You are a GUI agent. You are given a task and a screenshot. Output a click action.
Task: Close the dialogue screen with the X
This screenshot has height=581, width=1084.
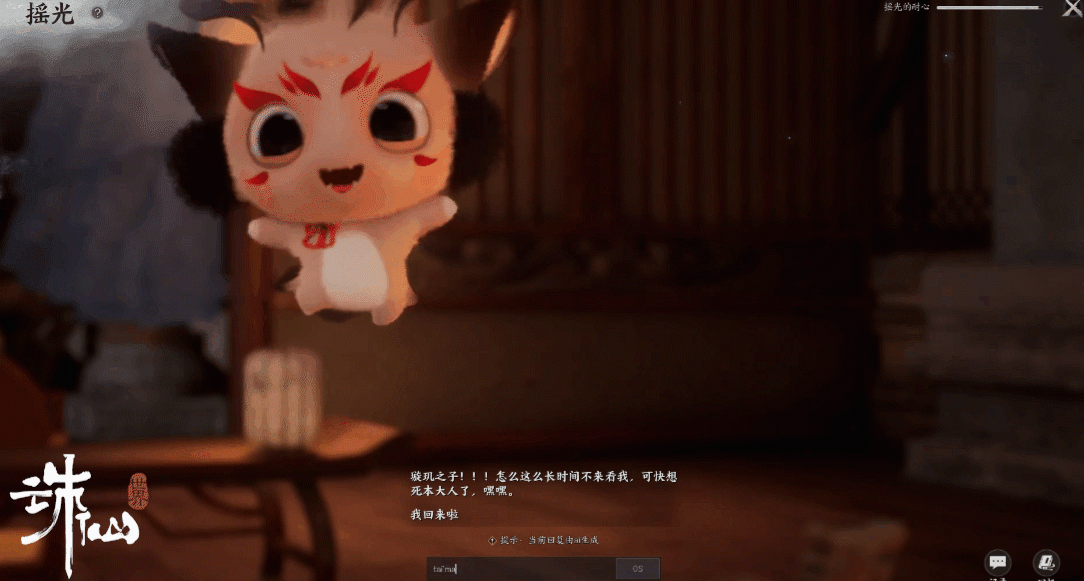1071,8
